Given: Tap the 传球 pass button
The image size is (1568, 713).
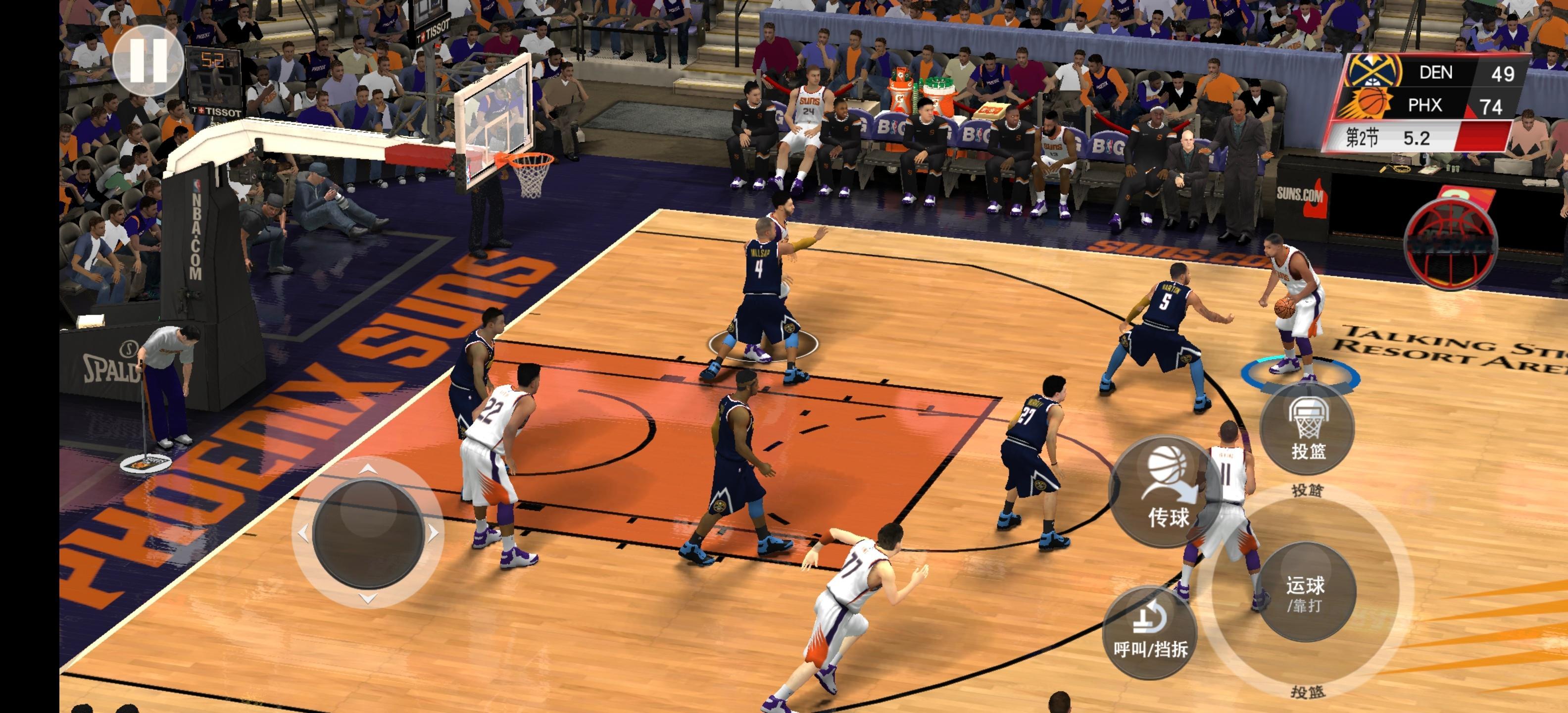Looking at the screenshot, I should click(x=1167, y=491).
